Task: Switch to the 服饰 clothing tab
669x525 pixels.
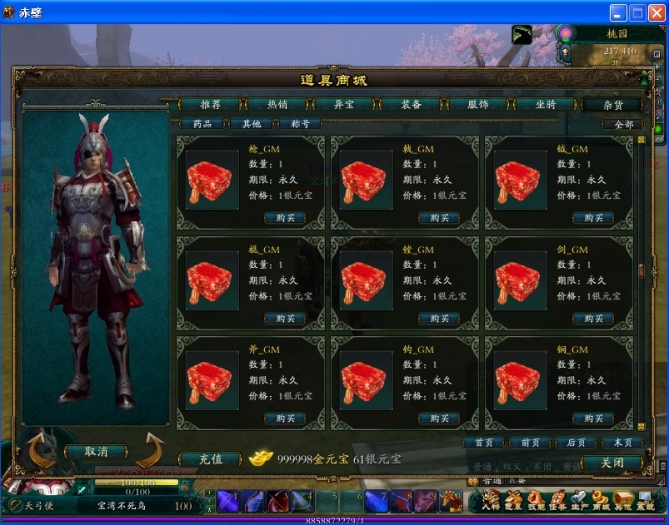Action: click(477, 104)
